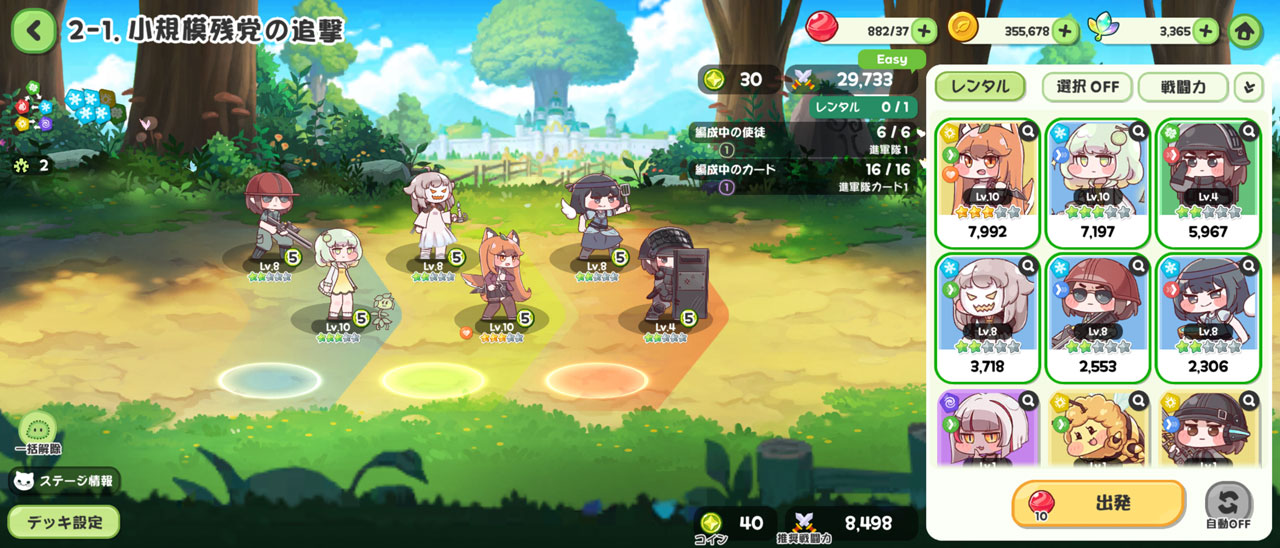Image resolution: width=1280 pixels, height=548 pixels.
Task: Start the stage with 出発 button
Action: coord(1098,503)
